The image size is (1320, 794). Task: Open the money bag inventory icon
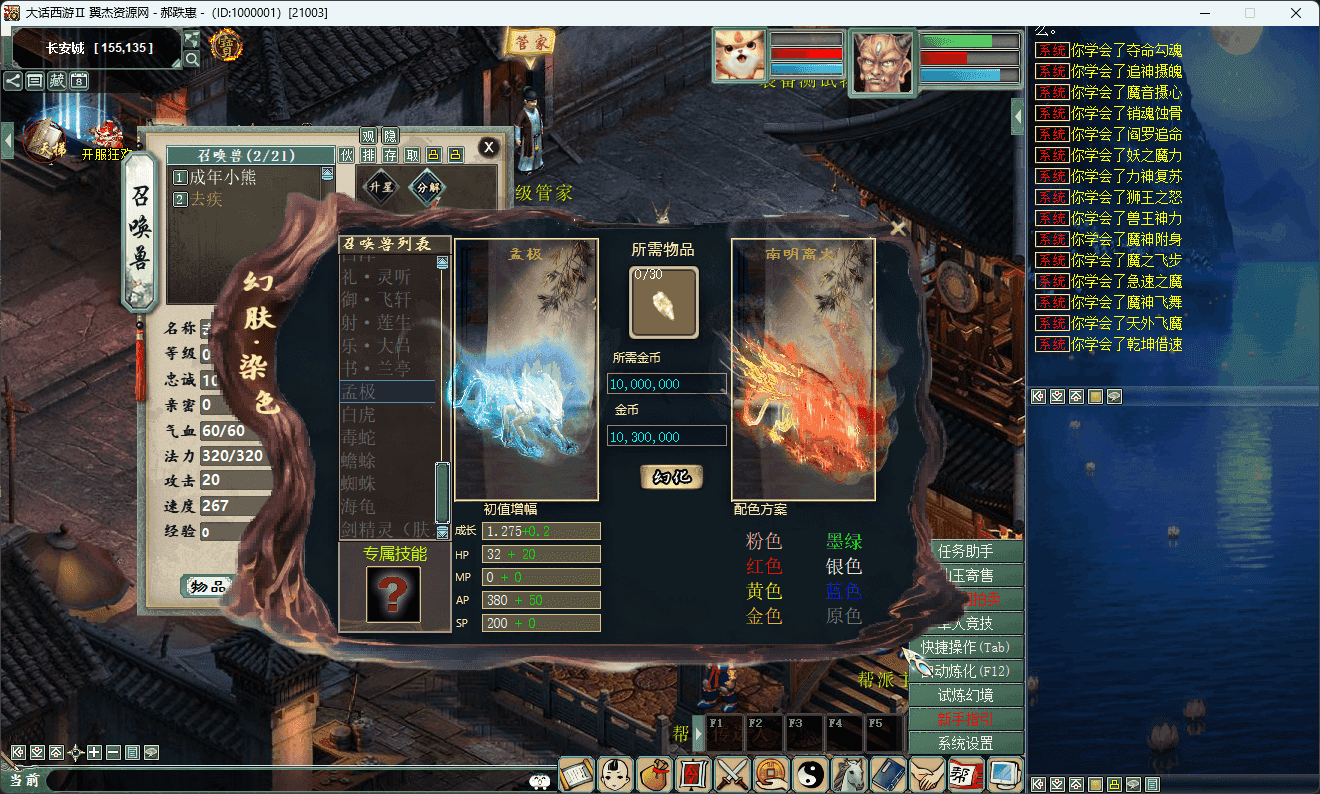(654, 774)
